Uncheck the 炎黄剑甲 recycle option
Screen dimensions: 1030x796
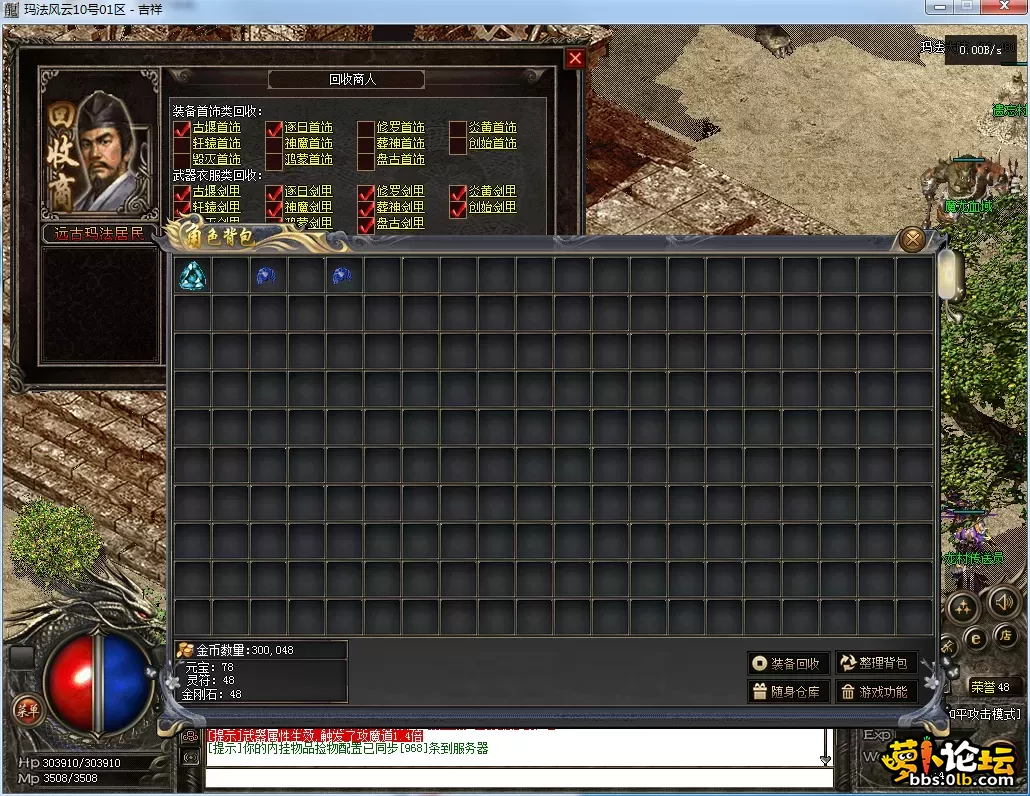[x=458, y=192]
